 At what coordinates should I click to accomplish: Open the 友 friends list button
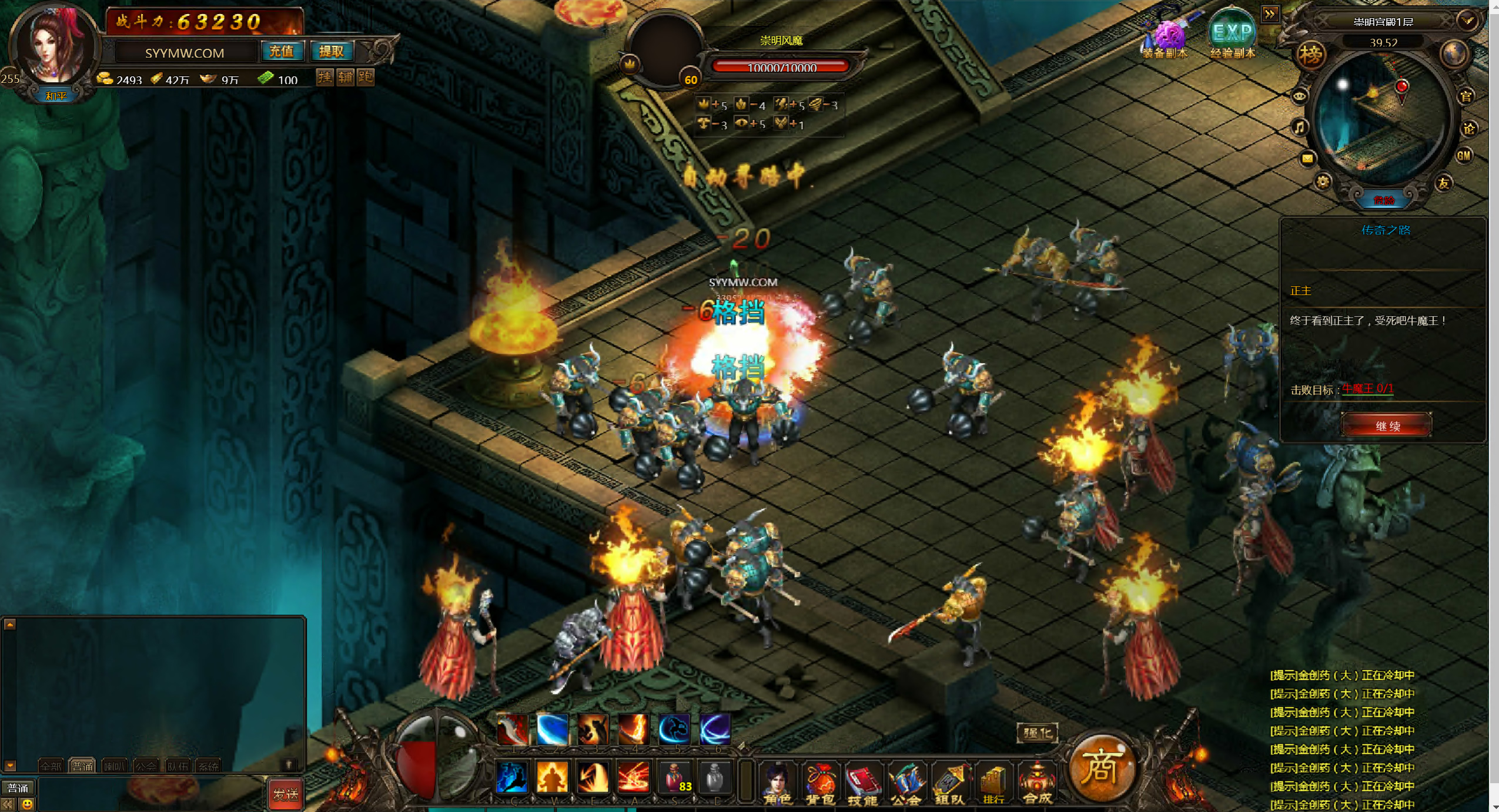pyautogui.click(x=1444, y=183)
